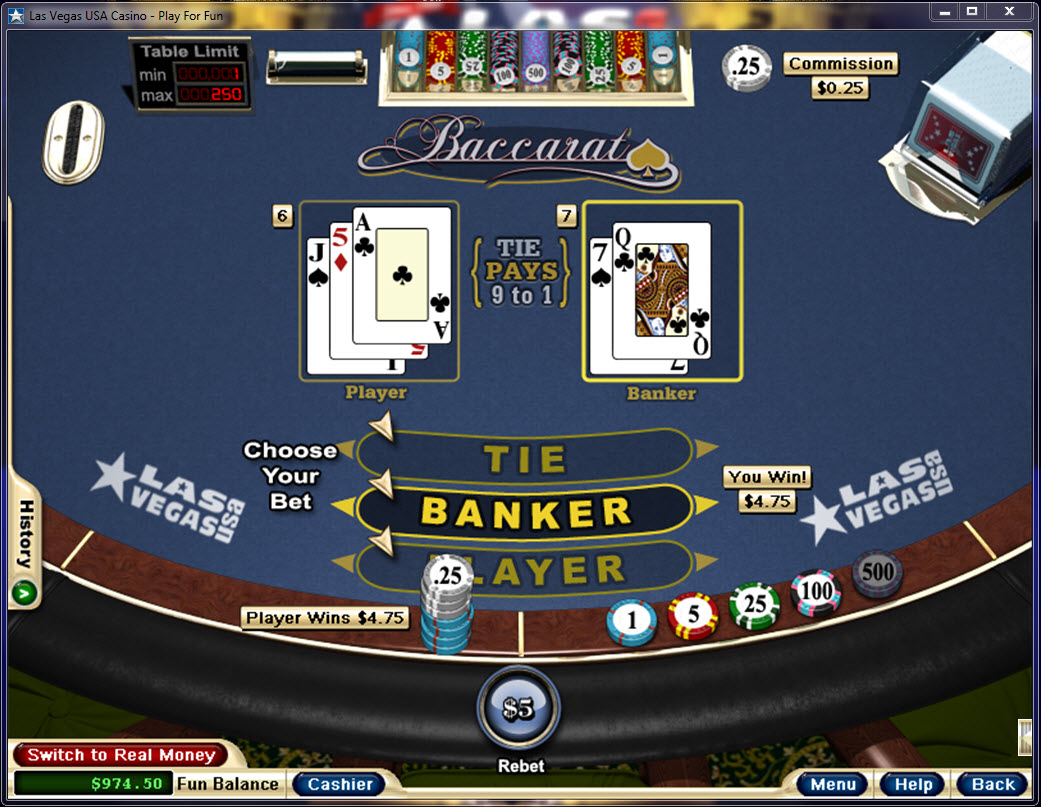Open the Menu button
1041x807 pixels.
[x=833, y=784]
